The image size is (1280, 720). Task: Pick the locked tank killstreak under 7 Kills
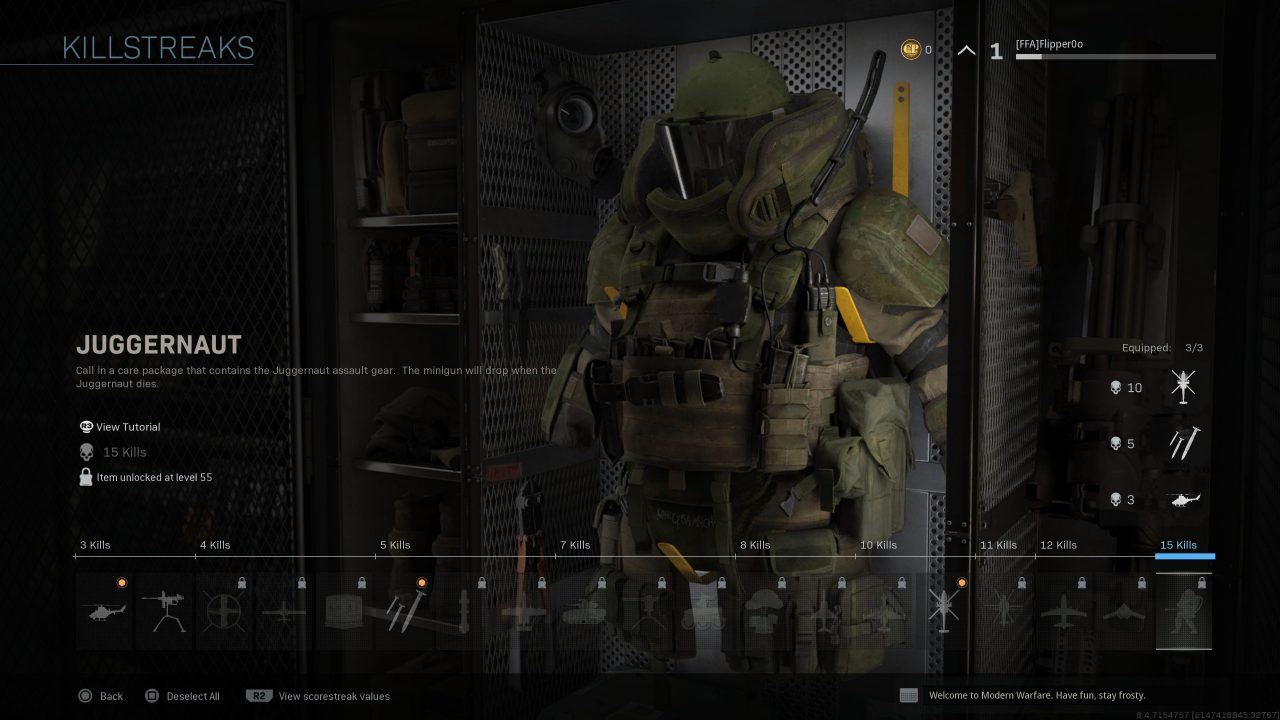coord(584,611)
